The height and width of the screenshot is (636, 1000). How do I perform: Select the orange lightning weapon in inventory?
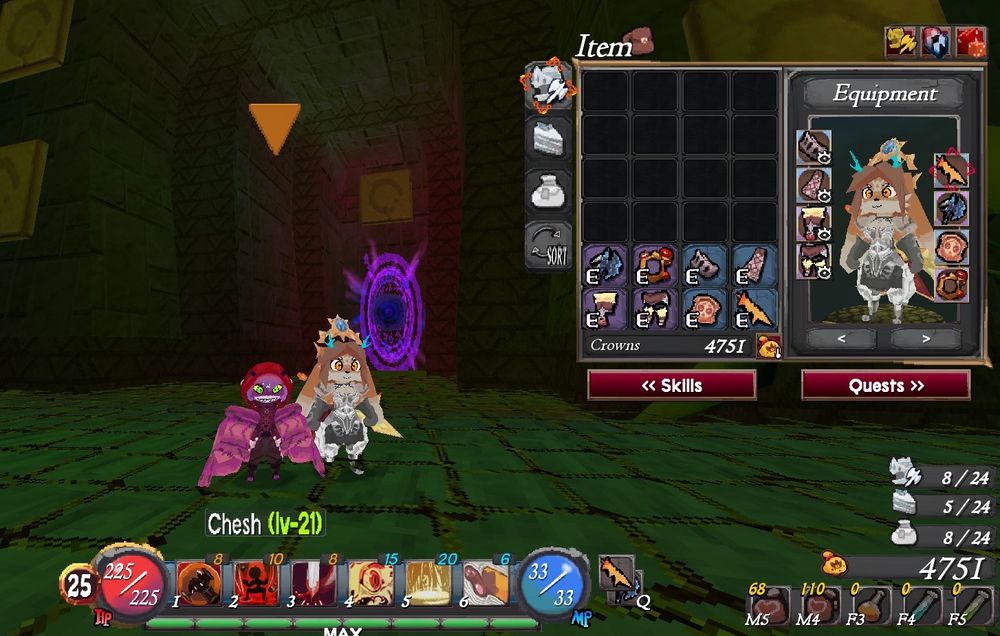pyautogui.click(x=755, y=308)
